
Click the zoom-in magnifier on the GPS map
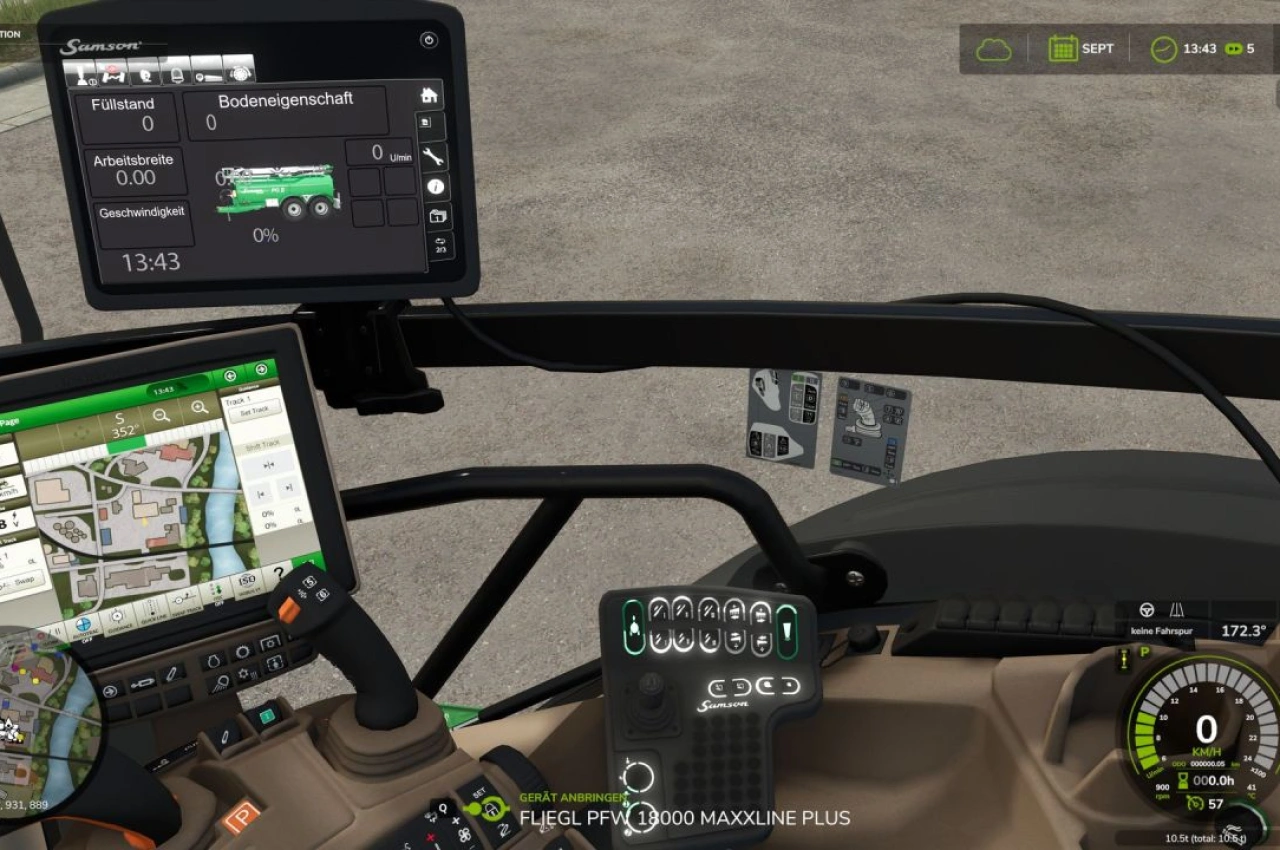[199, 407]
